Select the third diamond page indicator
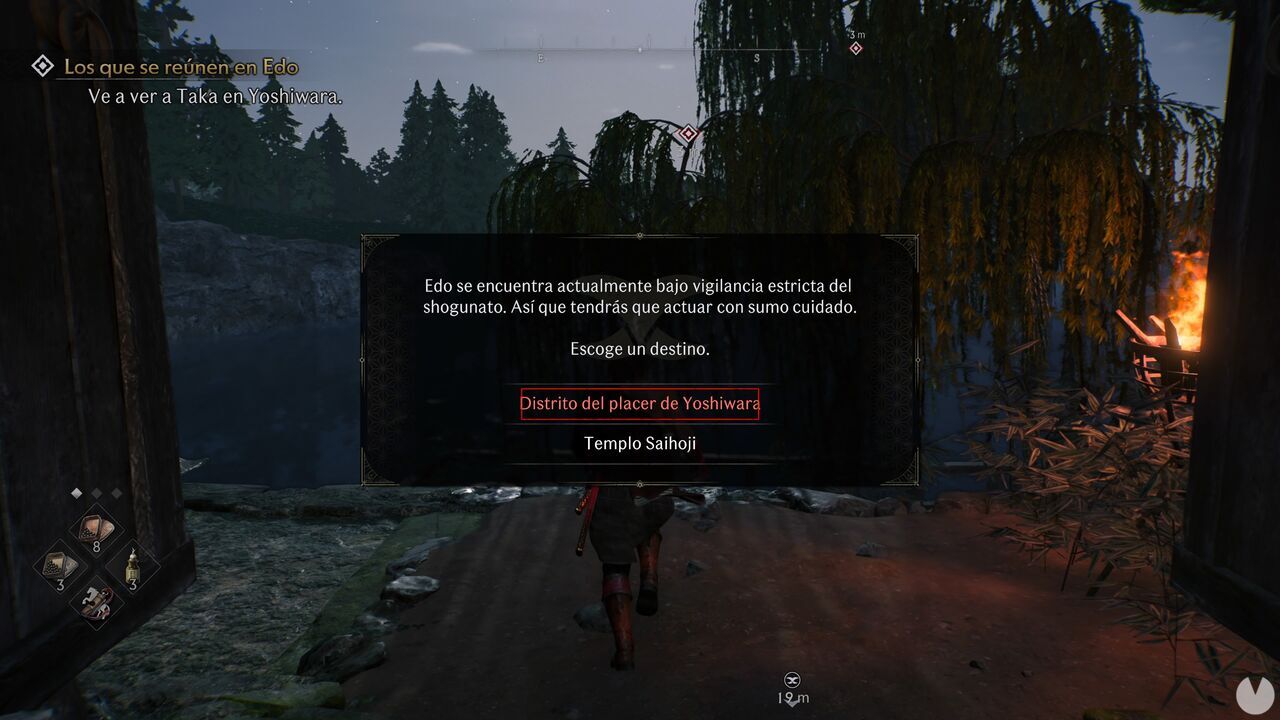Viewport: 1280px width, 720px height. point(117,493)
